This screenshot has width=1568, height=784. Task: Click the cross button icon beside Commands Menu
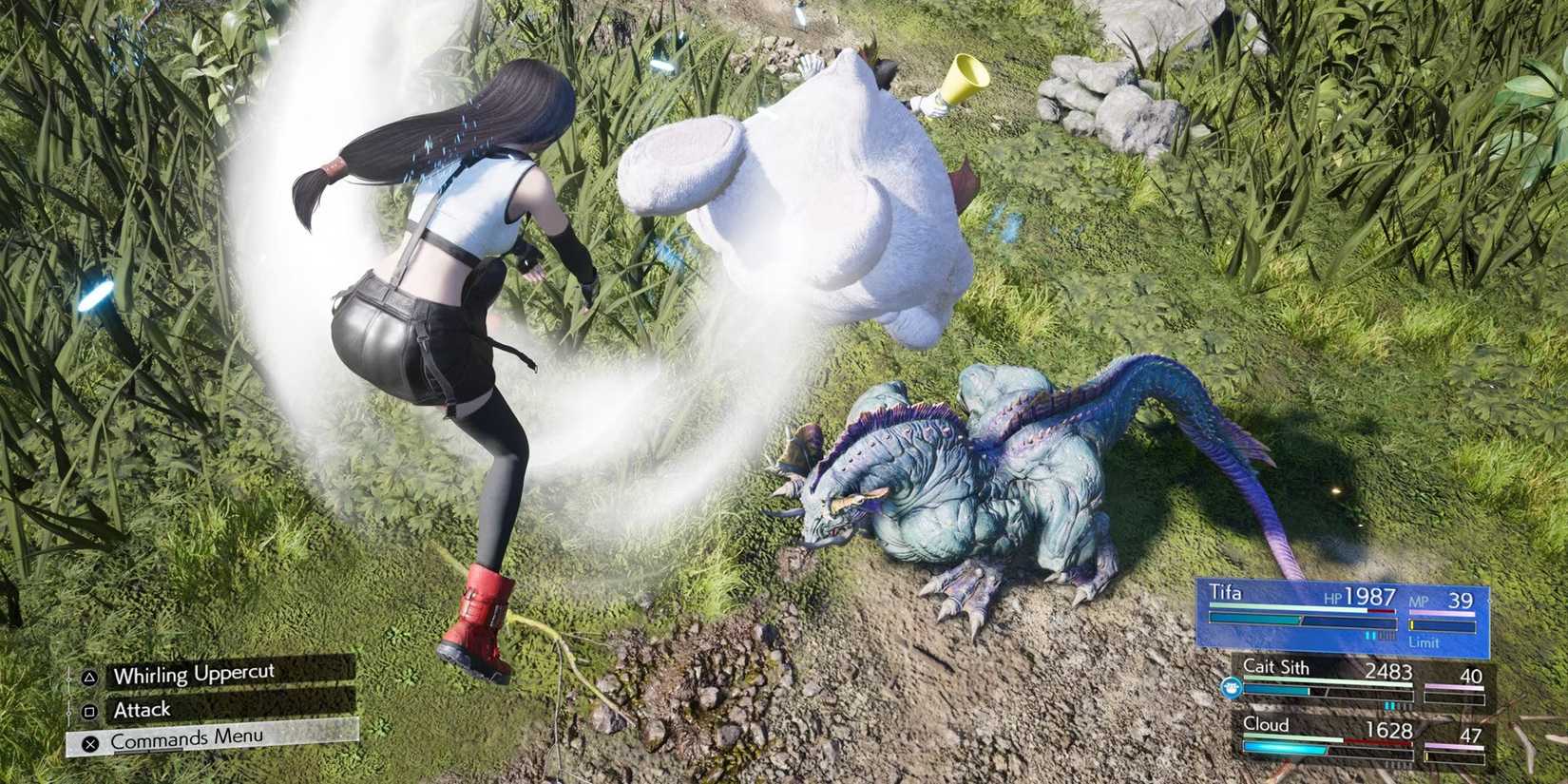91,745
